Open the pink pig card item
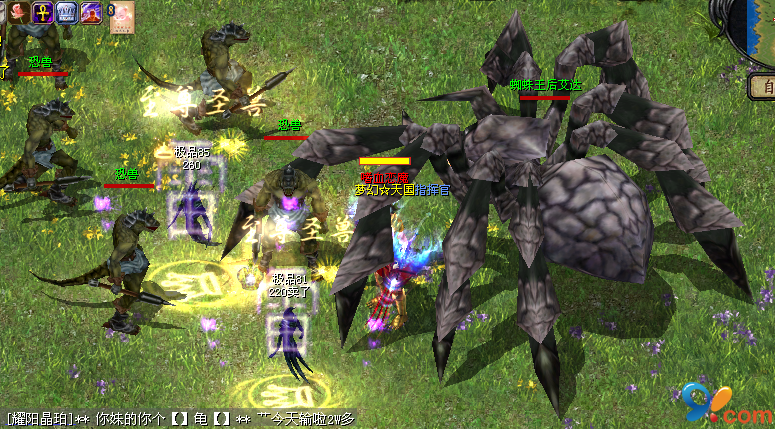 [x=122, y=18]
